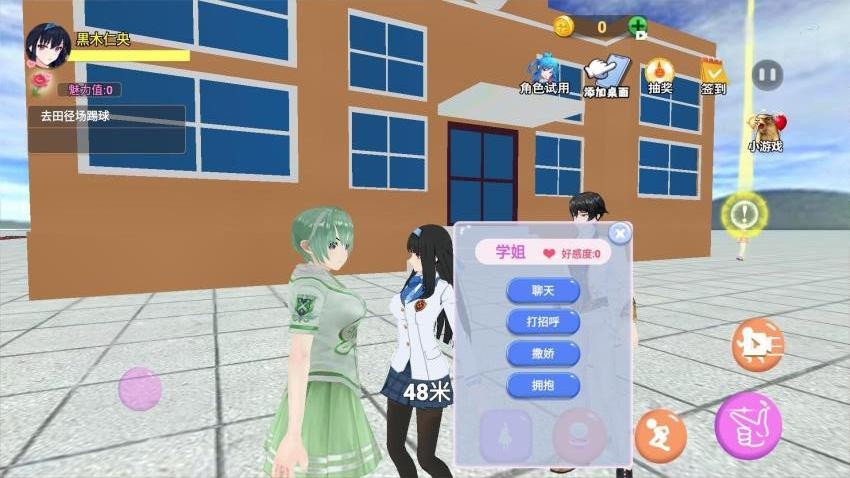
Task: Add coins with the green plus button
Action: click(x=637, y=27)
